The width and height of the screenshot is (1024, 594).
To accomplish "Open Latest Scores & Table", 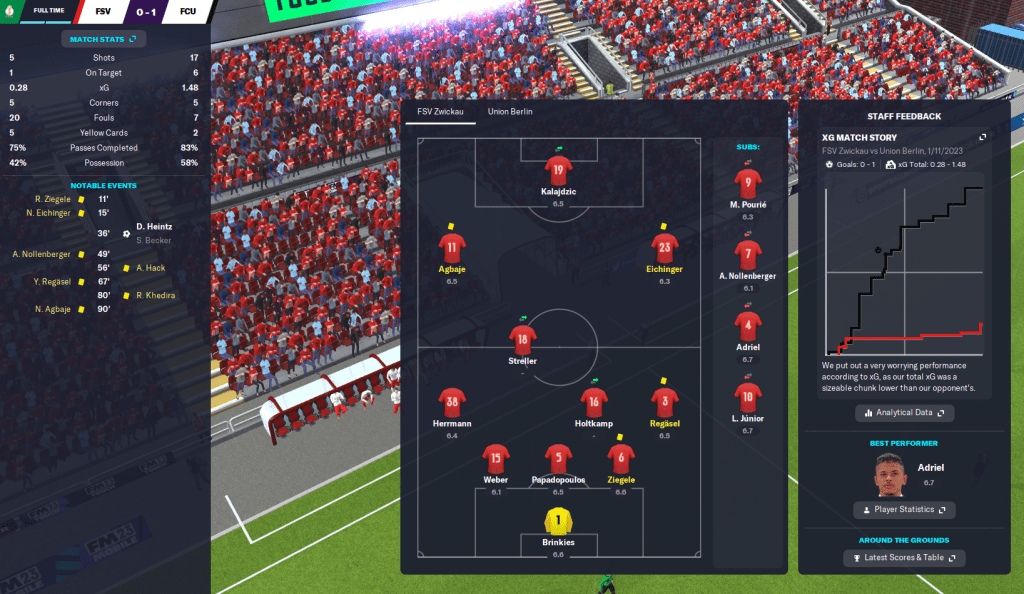I will coord(904,557).
